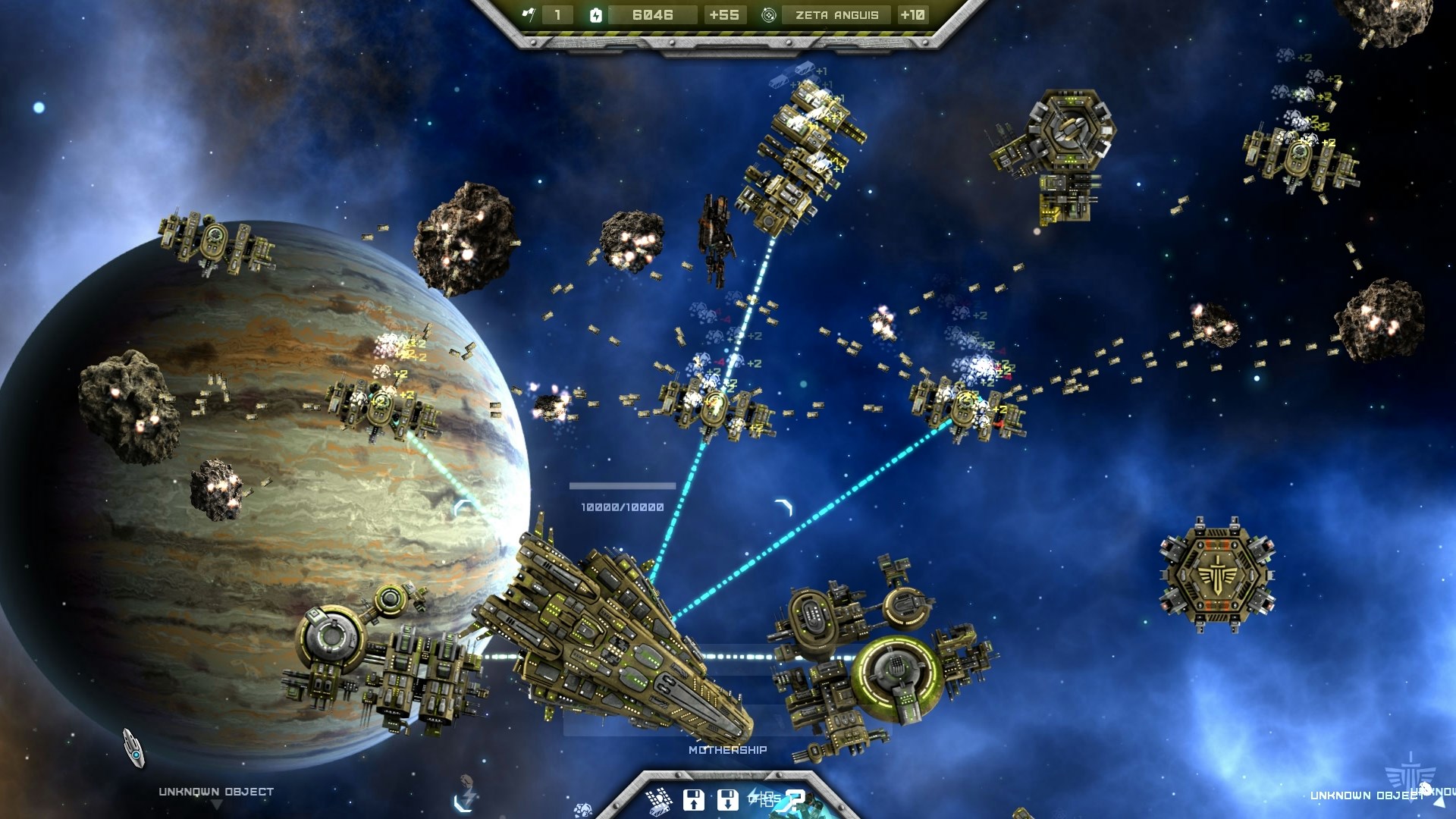Image resolution: width=1456 pixels, height=819 pixels.
Task: Click the sector radar icon beside Zeta Anguis
Action: pos(768,14)
